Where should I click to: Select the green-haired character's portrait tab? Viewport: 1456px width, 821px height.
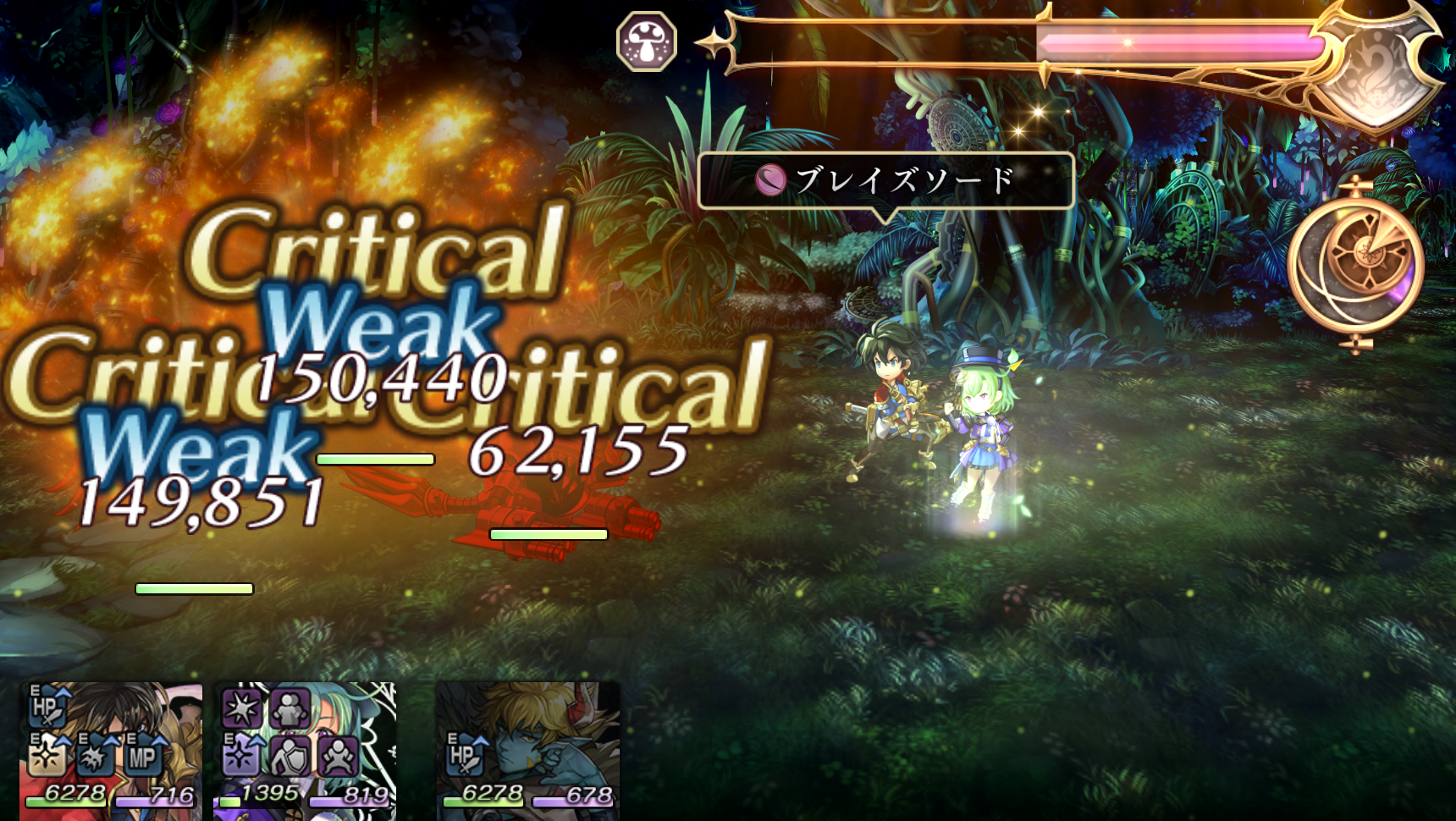(306, 749)
